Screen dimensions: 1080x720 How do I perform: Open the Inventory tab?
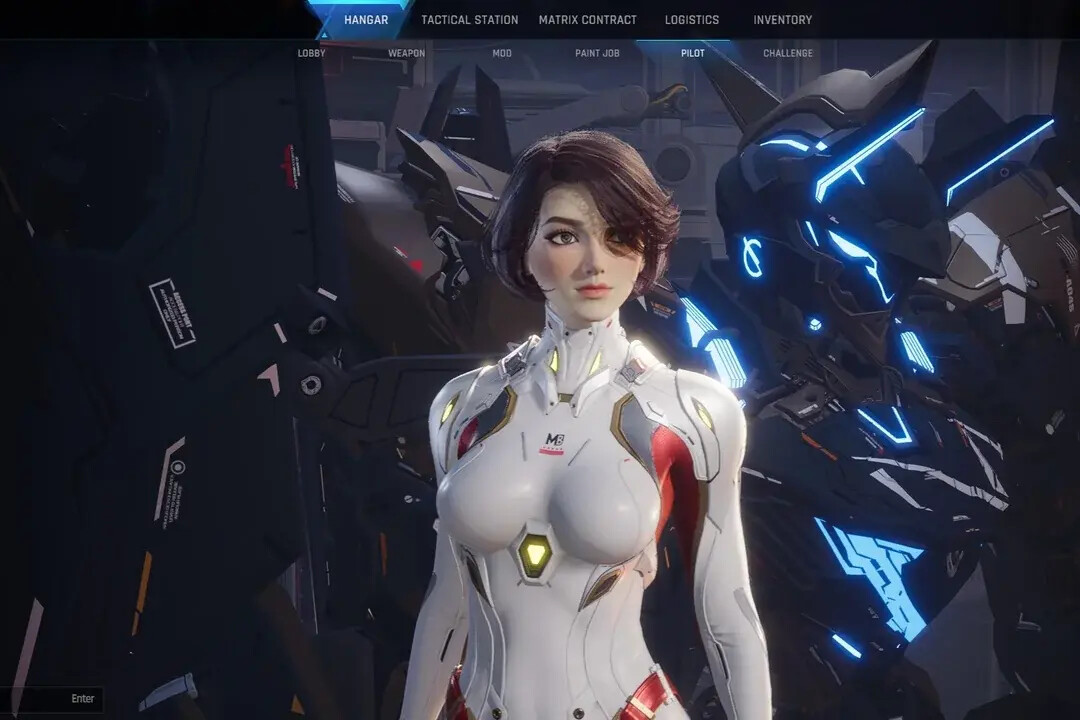pos(782,20)
